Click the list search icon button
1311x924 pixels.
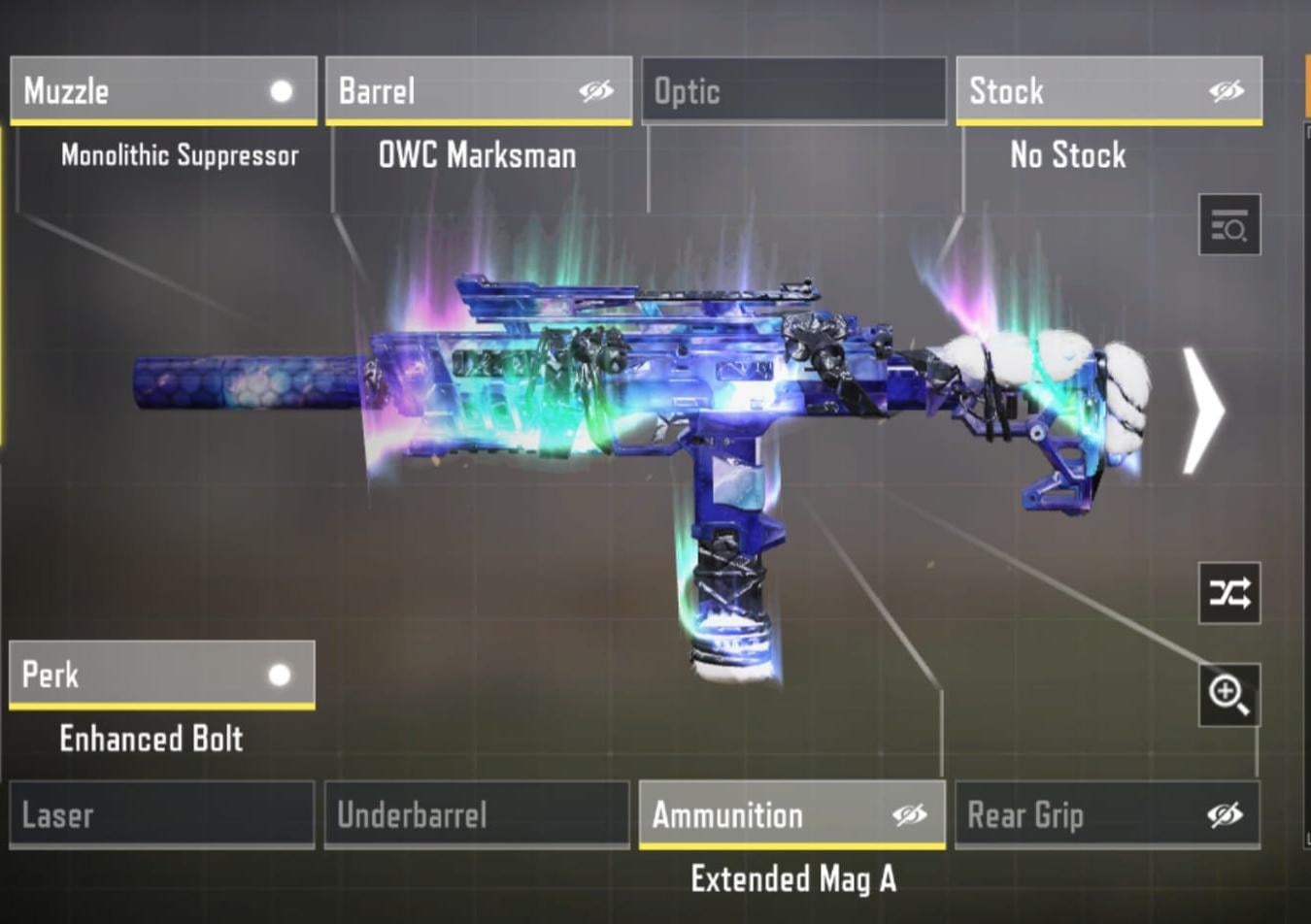click(1229, 225)
